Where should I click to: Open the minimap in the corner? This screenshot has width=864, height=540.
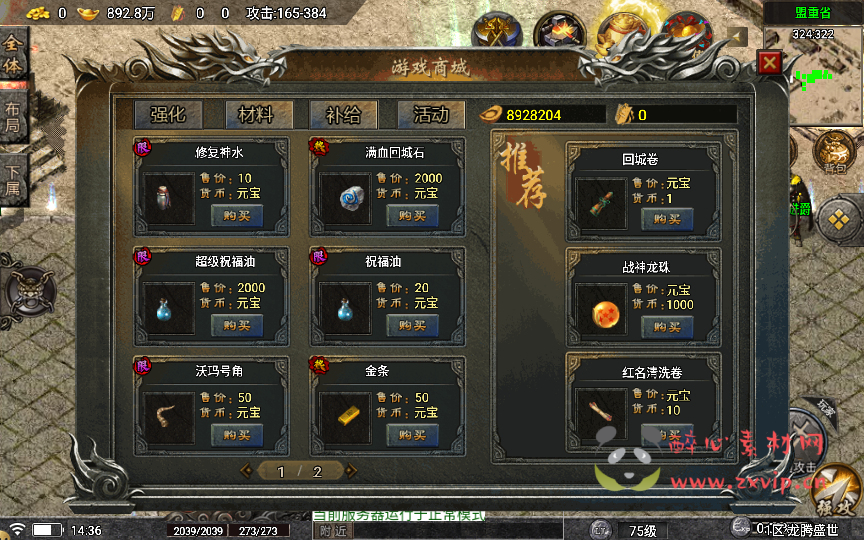click(x=812, y=75)
